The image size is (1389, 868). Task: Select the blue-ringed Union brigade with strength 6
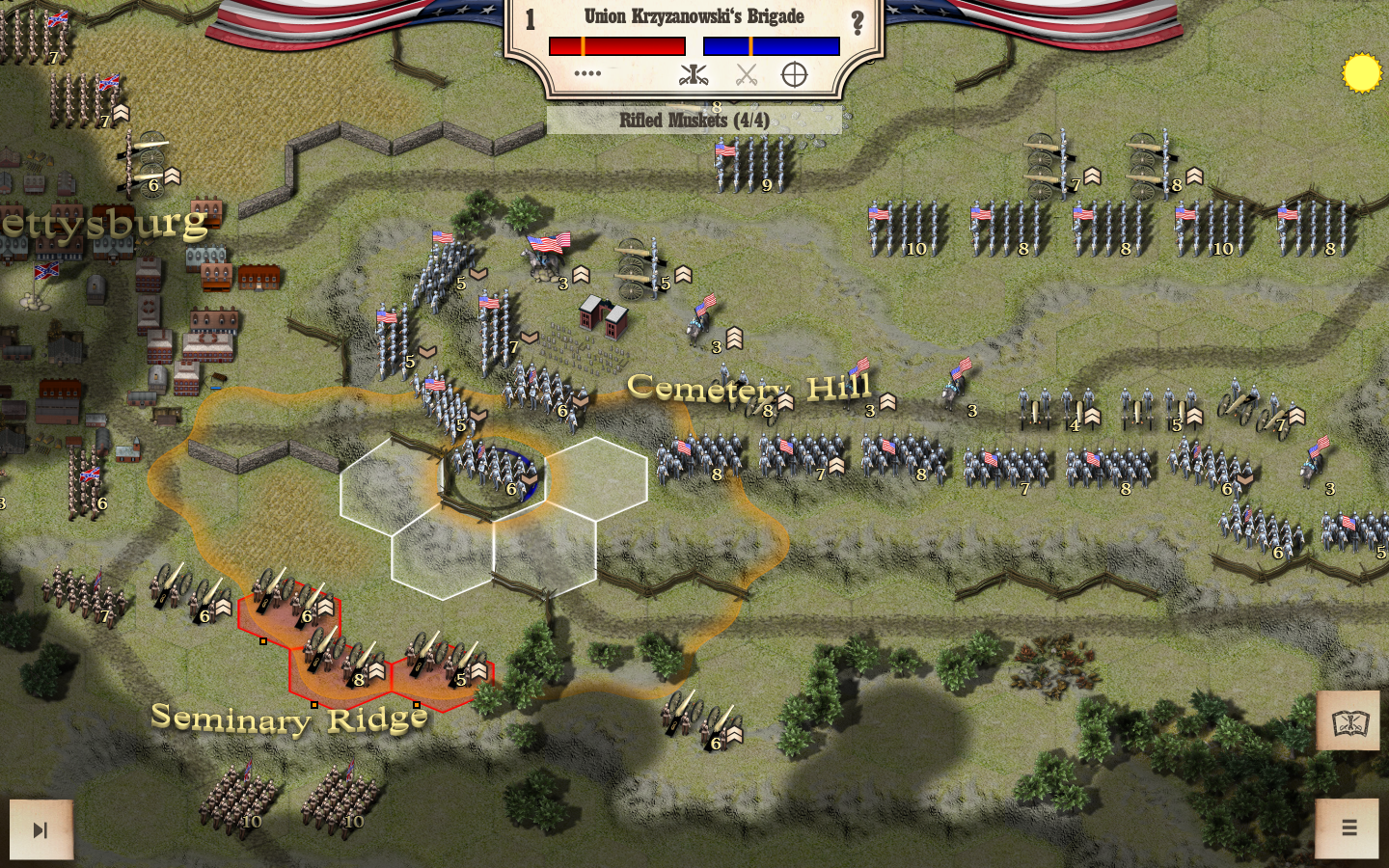click(x=496, y=472)
